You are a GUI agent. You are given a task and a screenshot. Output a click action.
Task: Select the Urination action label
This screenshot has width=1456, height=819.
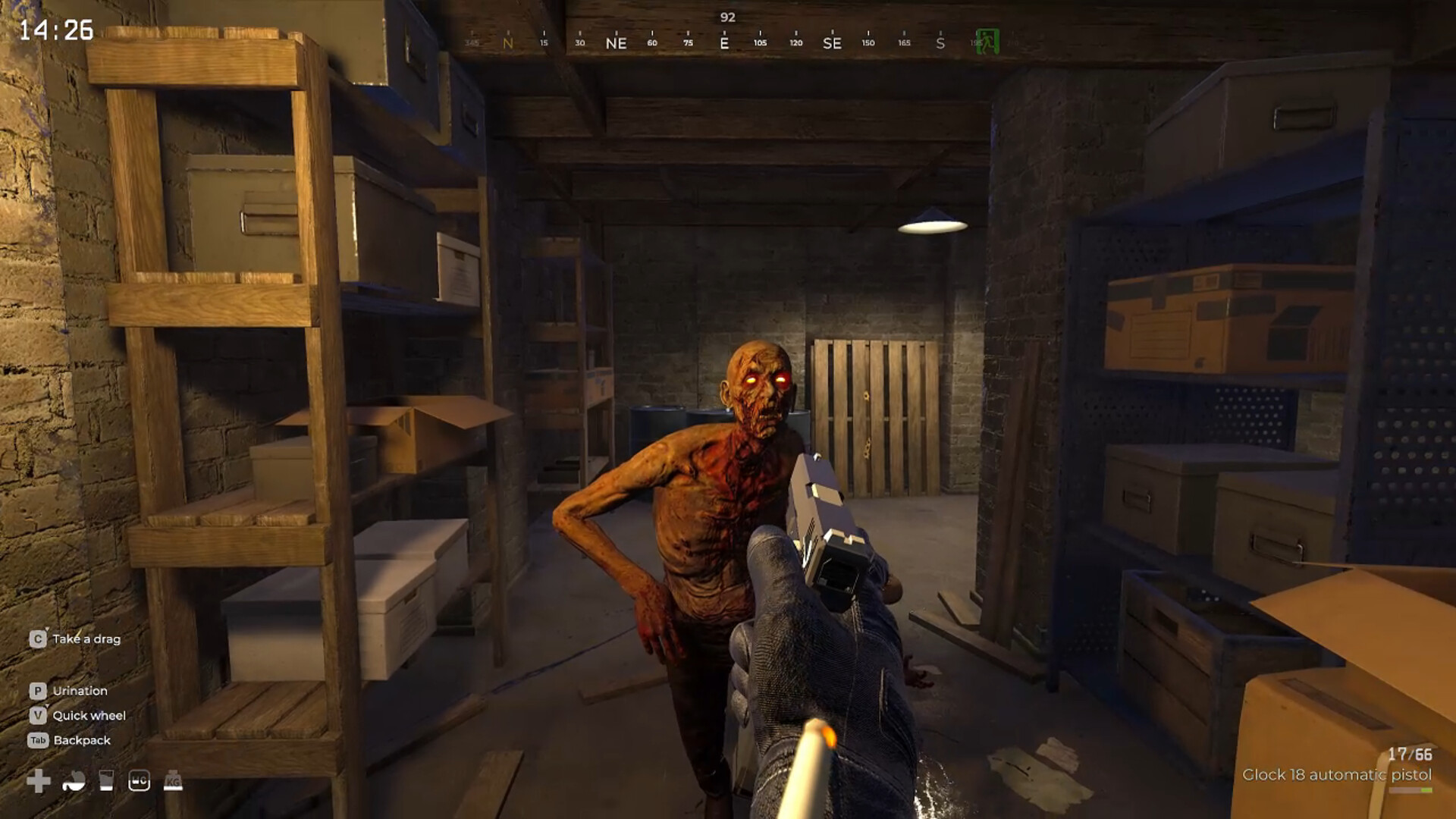tap(80, 691)
